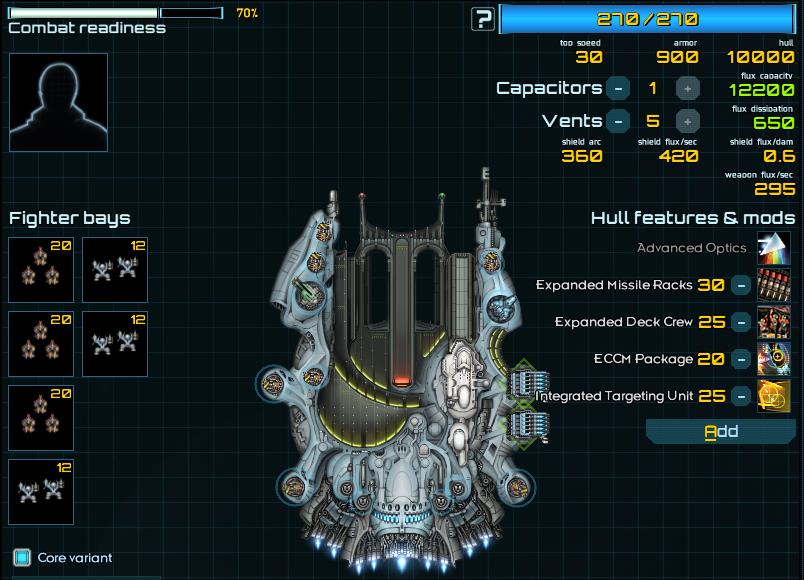This screenshot has height=580, width=804.
Task: Decrease the Capacitors count
Action: tap(618, 88)
